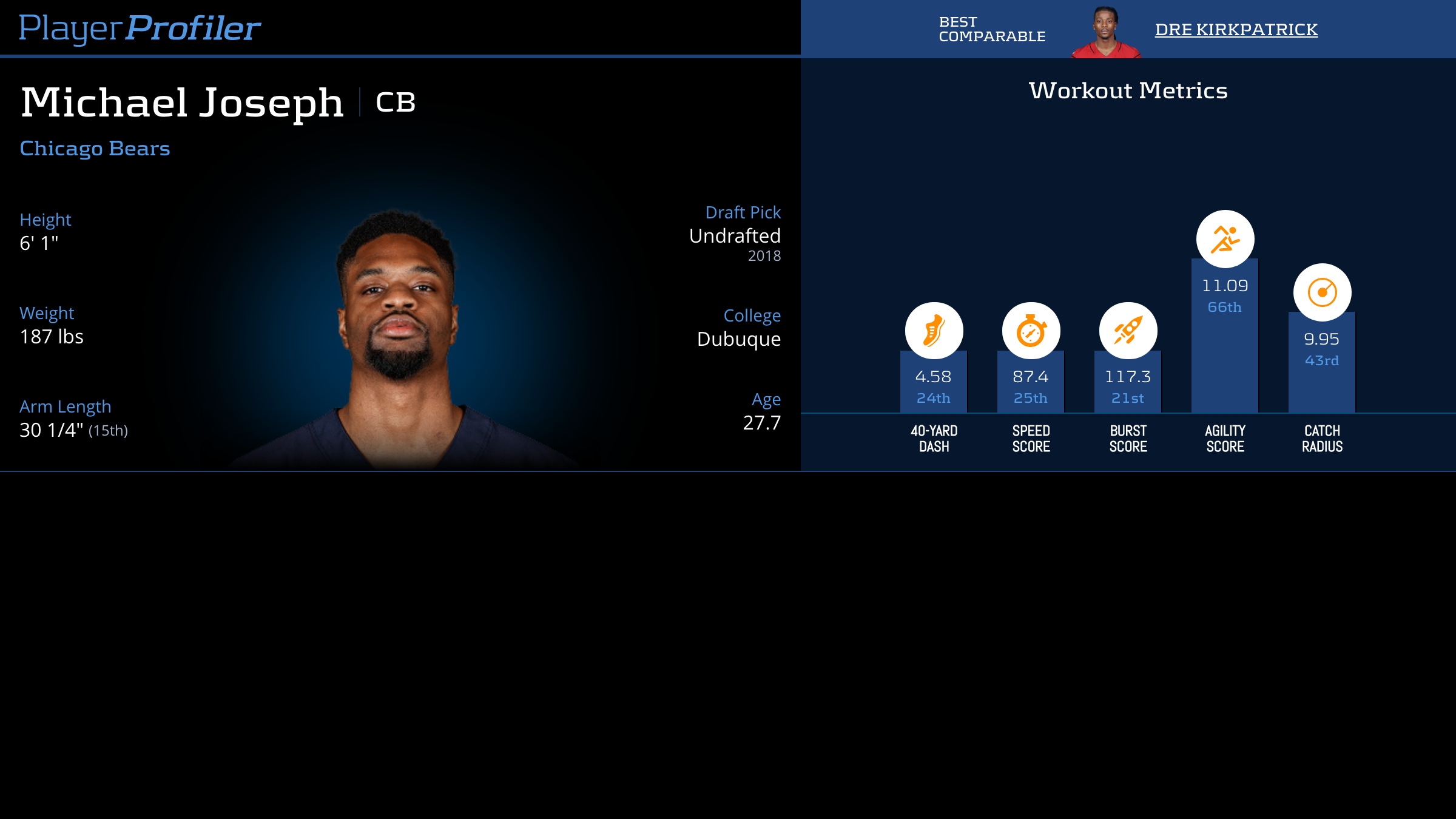This screenshot has width=1456, height=819.
Task: Open the Chicago Bears team link
Action: click(95, 148)
